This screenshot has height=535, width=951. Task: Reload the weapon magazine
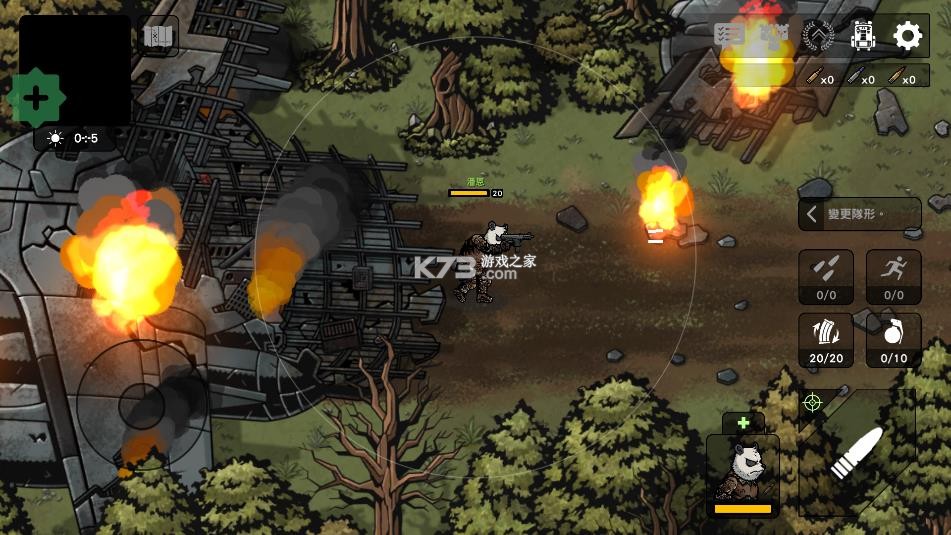coord(826,340)
